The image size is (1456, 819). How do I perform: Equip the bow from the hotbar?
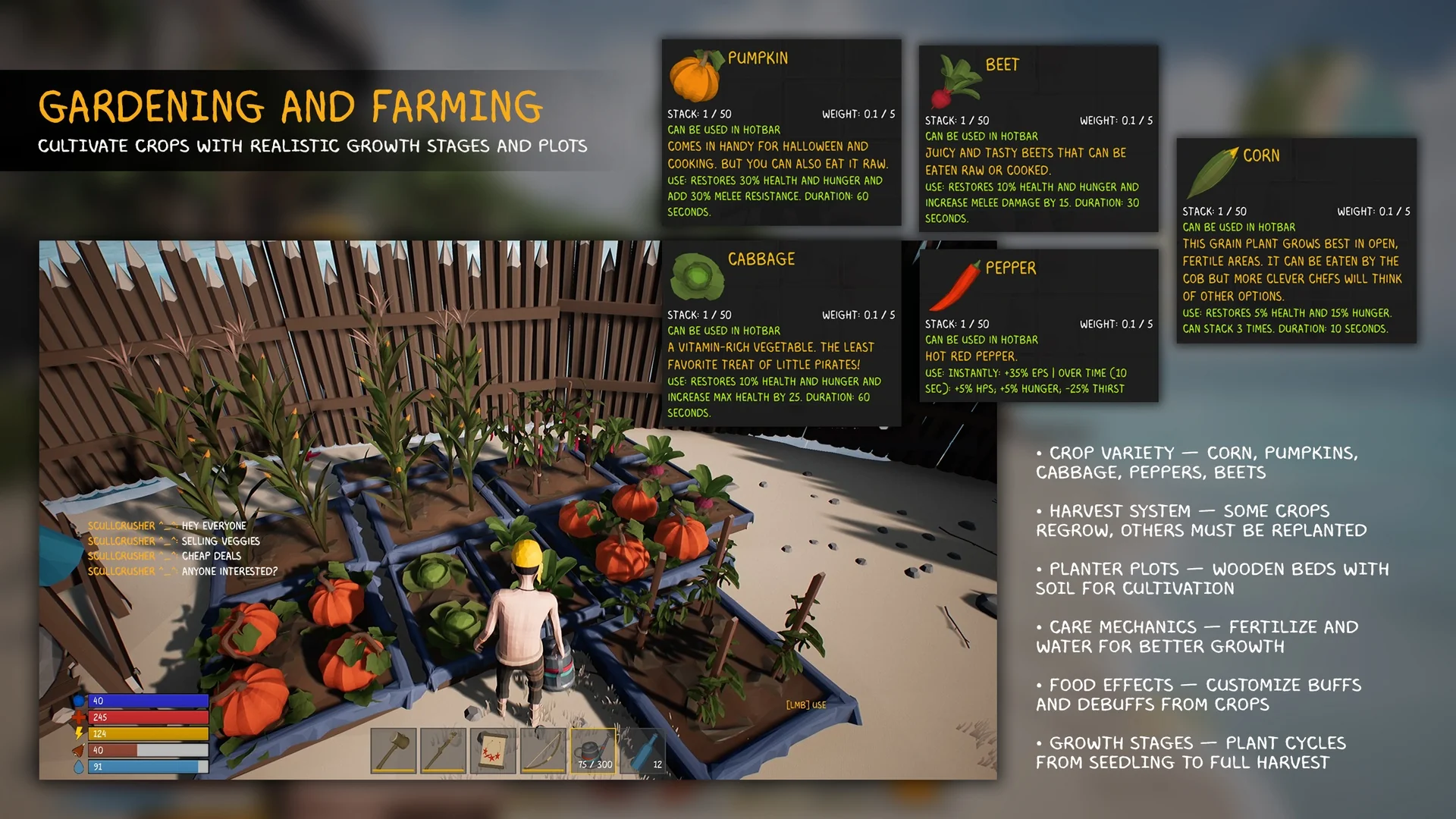(543, 750)
